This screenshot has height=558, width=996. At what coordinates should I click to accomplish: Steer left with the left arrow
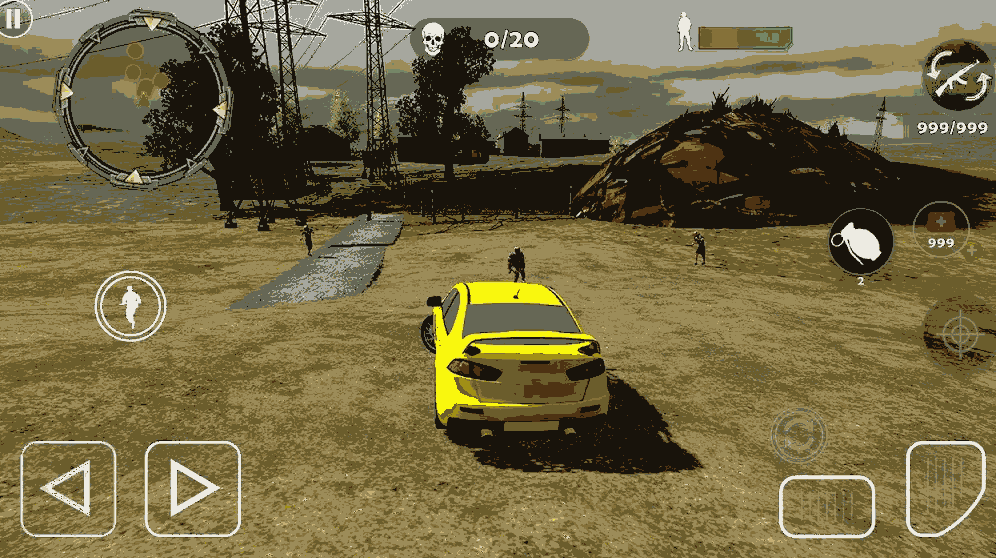tap(68, 489)
